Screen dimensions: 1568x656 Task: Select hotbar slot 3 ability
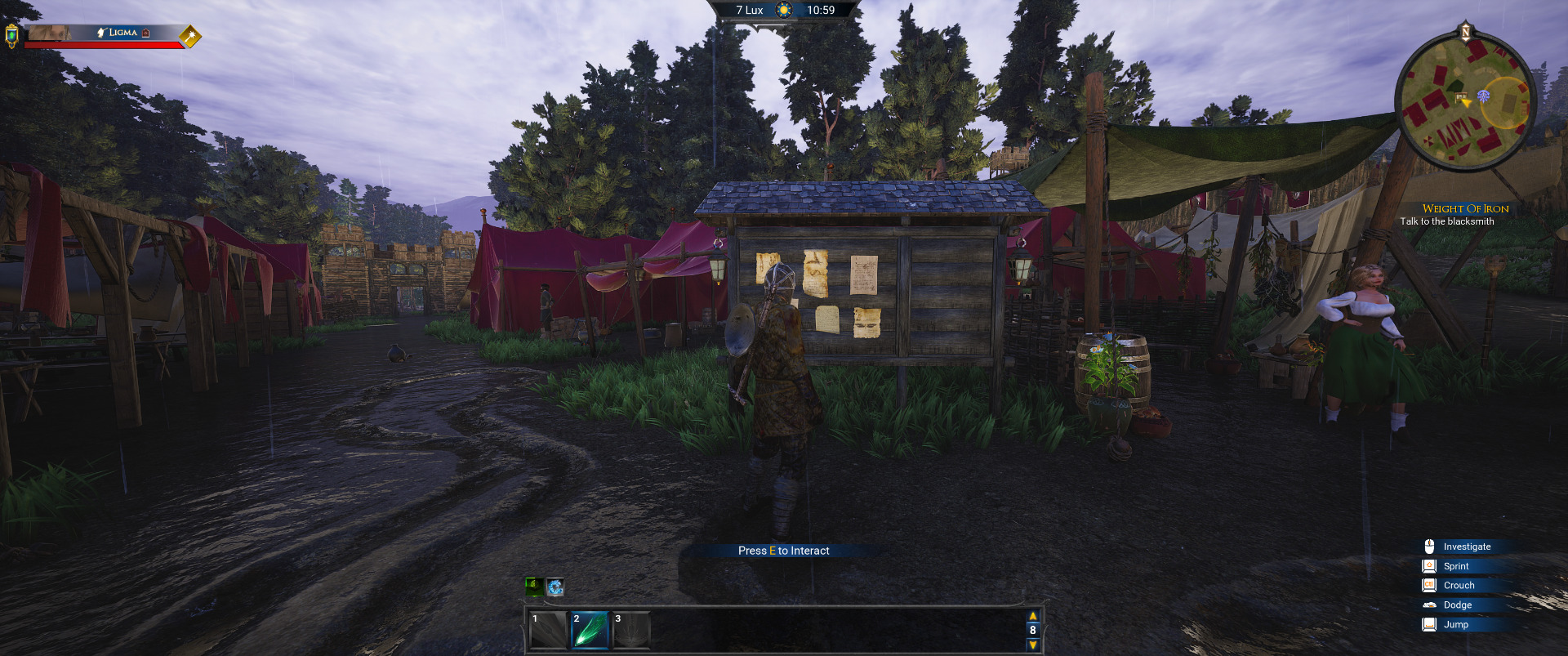click(x=631, y=630)
